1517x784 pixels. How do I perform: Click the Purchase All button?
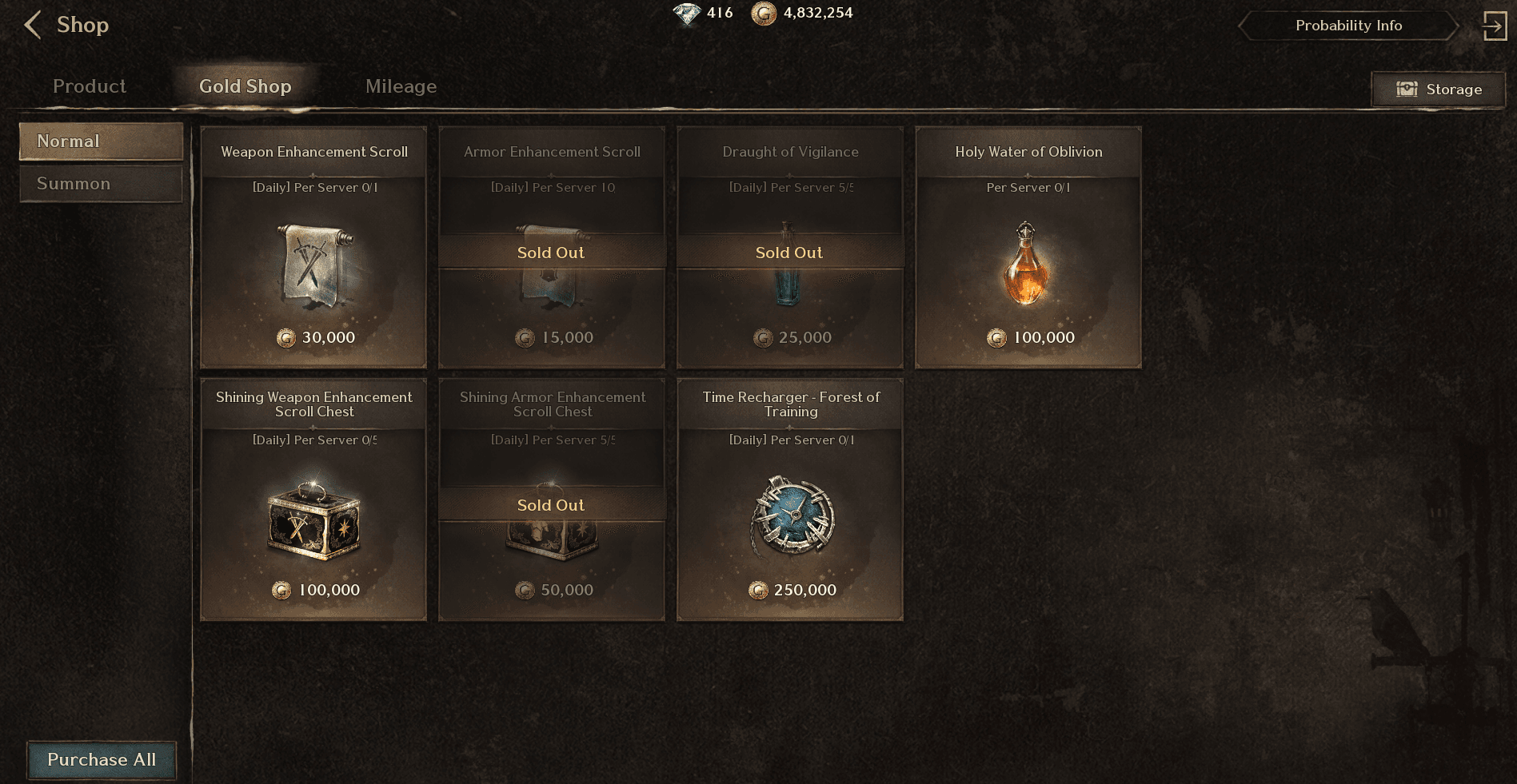pyautogui.click(x=102, y=759)
